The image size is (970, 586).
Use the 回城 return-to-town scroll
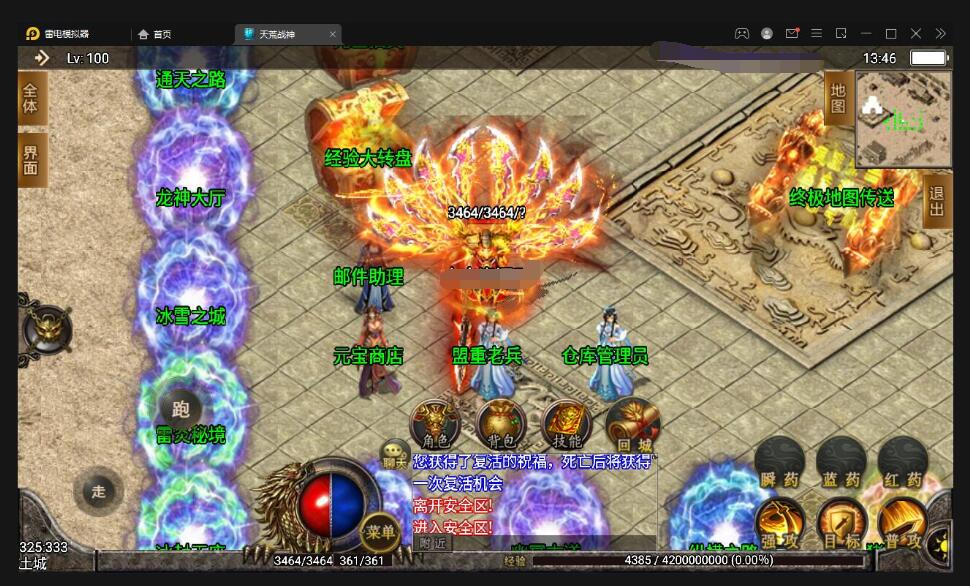coord(630,424)
